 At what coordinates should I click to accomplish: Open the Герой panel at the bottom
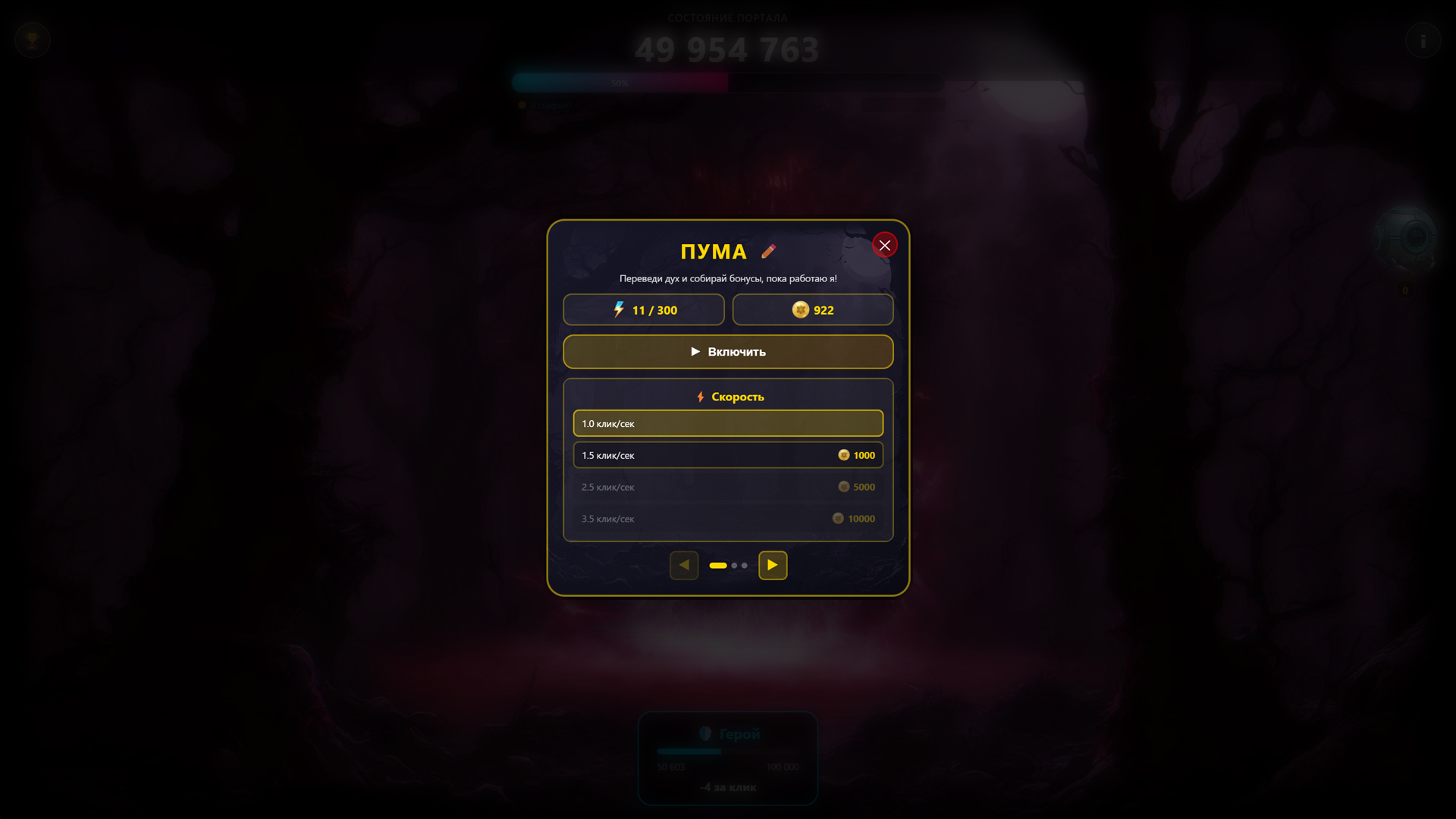click(727, 758)
